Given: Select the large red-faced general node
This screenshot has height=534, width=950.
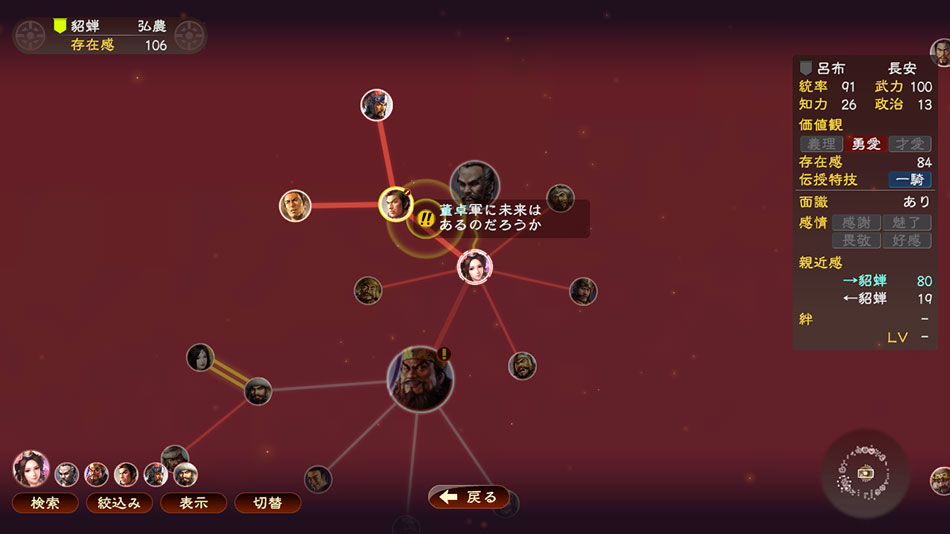Looking at the screenshot, I should click(x=420, y=379).
